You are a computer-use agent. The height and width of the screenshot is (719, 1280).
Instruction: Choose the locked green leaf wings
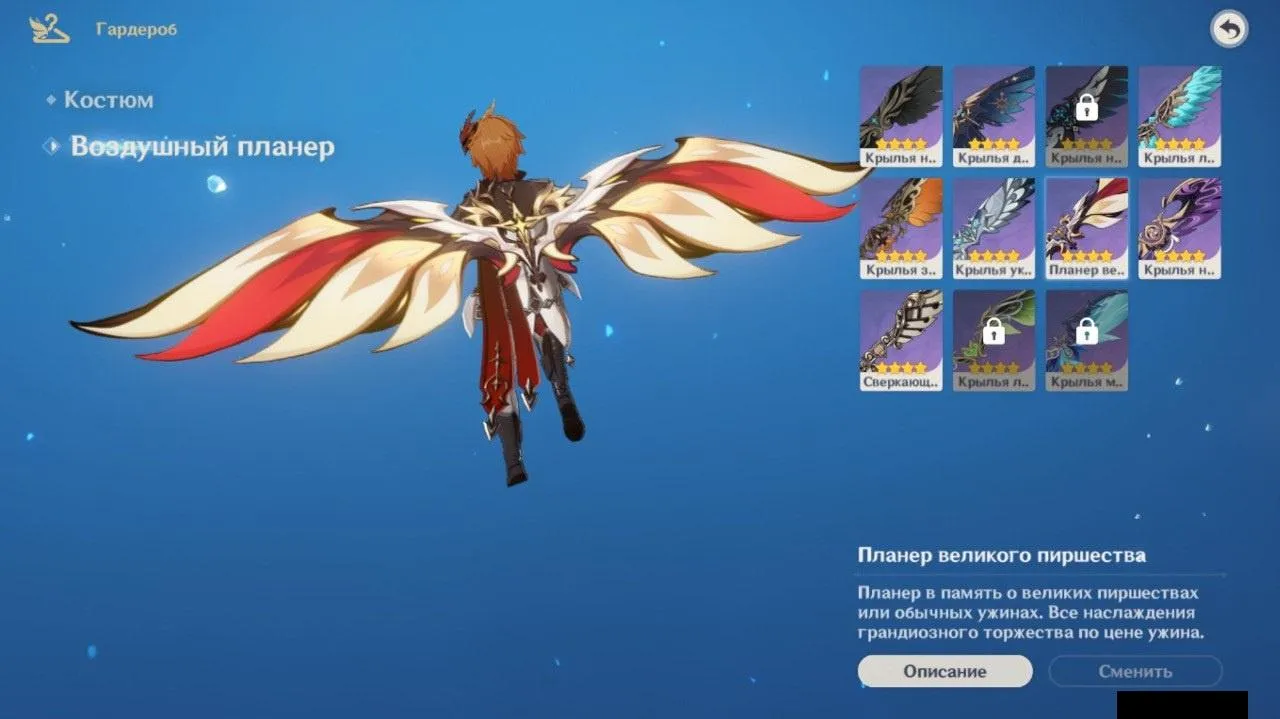coord(994,340)
